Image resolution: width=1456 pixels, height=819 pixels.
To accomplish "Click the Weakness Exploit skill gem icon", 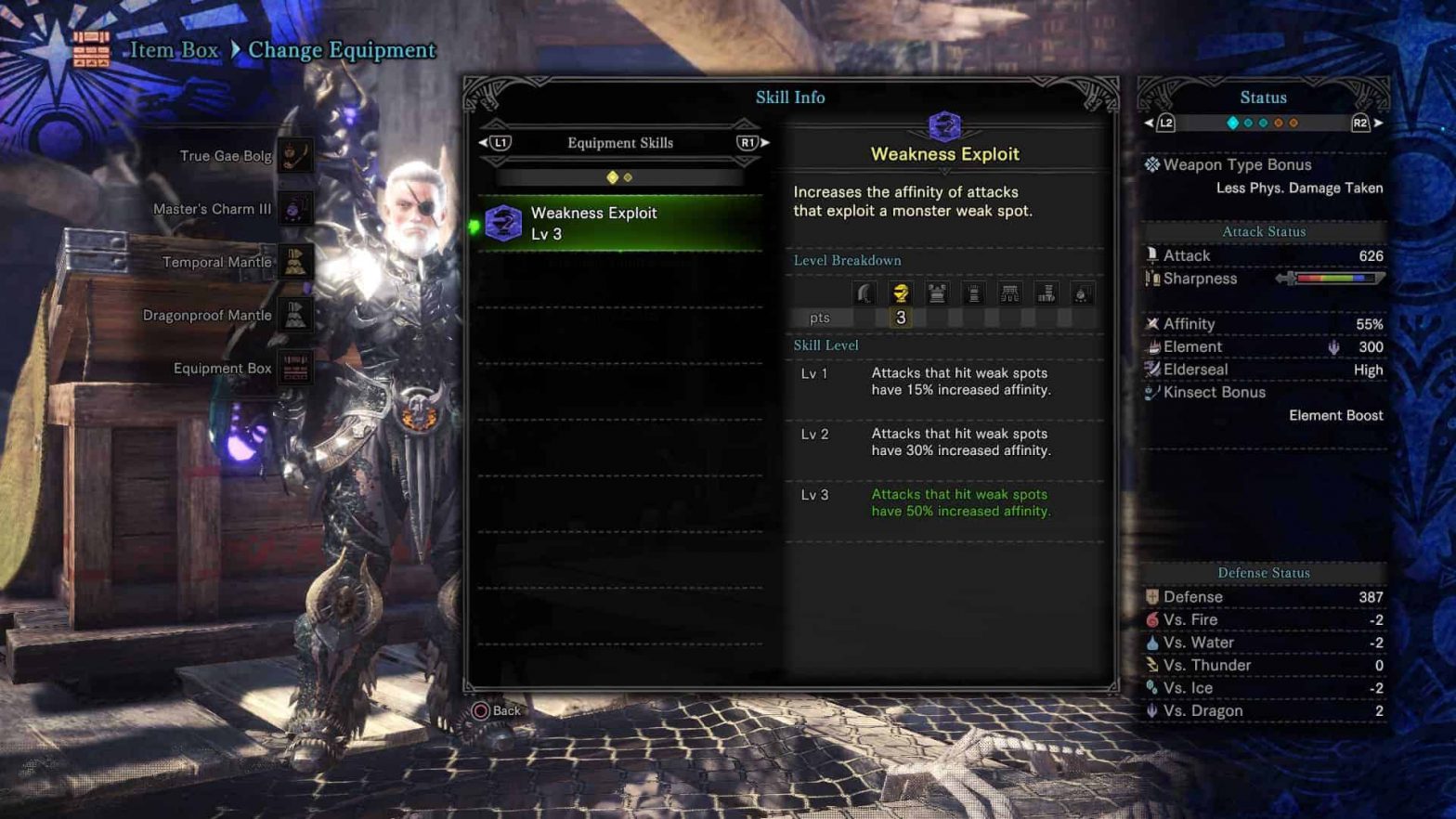I will tap(502, 223).
